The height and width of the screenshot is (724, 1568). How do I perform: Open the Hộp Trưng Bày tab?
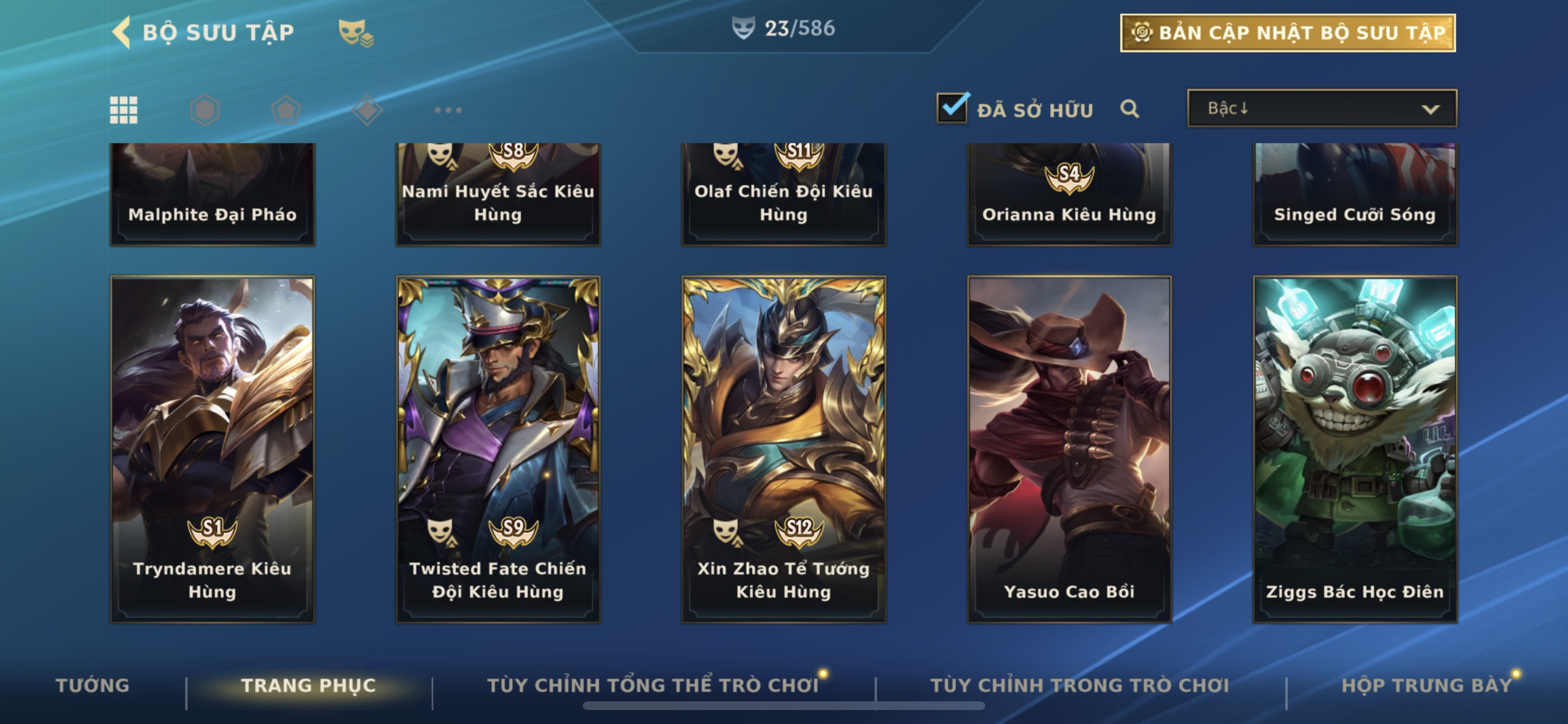tap(1426, 686)
